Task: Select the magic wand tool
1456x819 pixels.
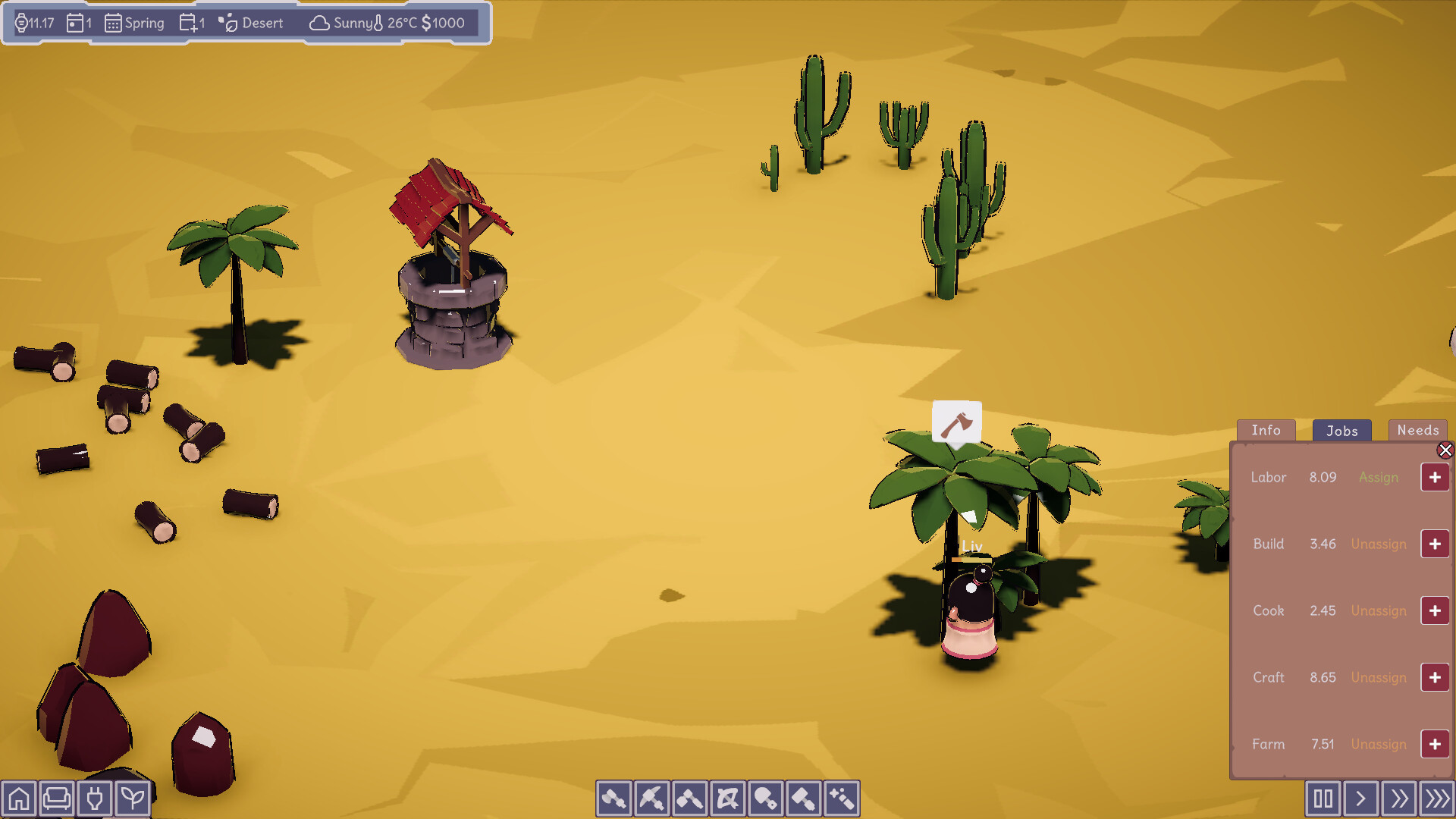Action: click(842, 798)
